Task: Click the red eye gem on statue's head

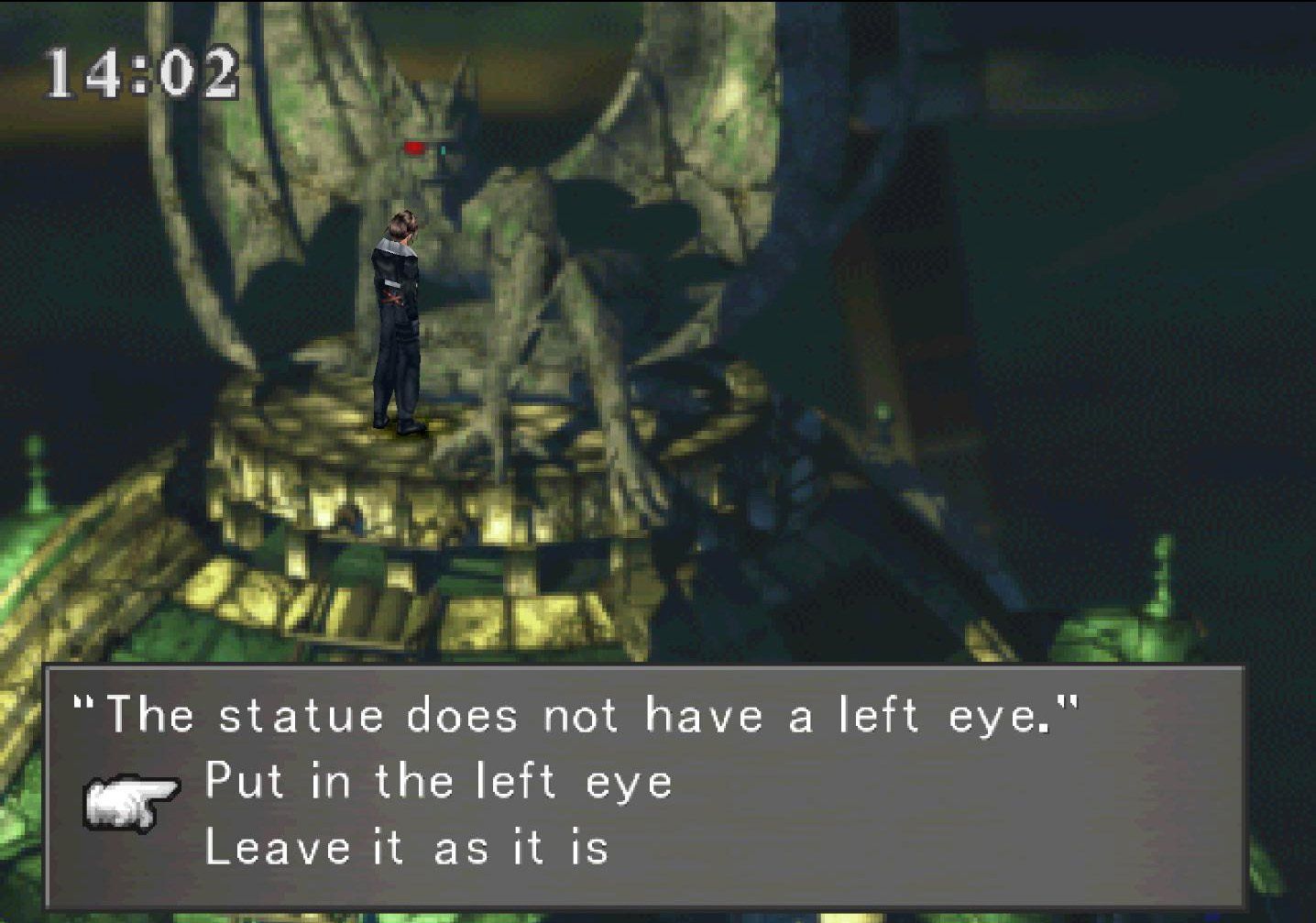Action: click(413, 147)
